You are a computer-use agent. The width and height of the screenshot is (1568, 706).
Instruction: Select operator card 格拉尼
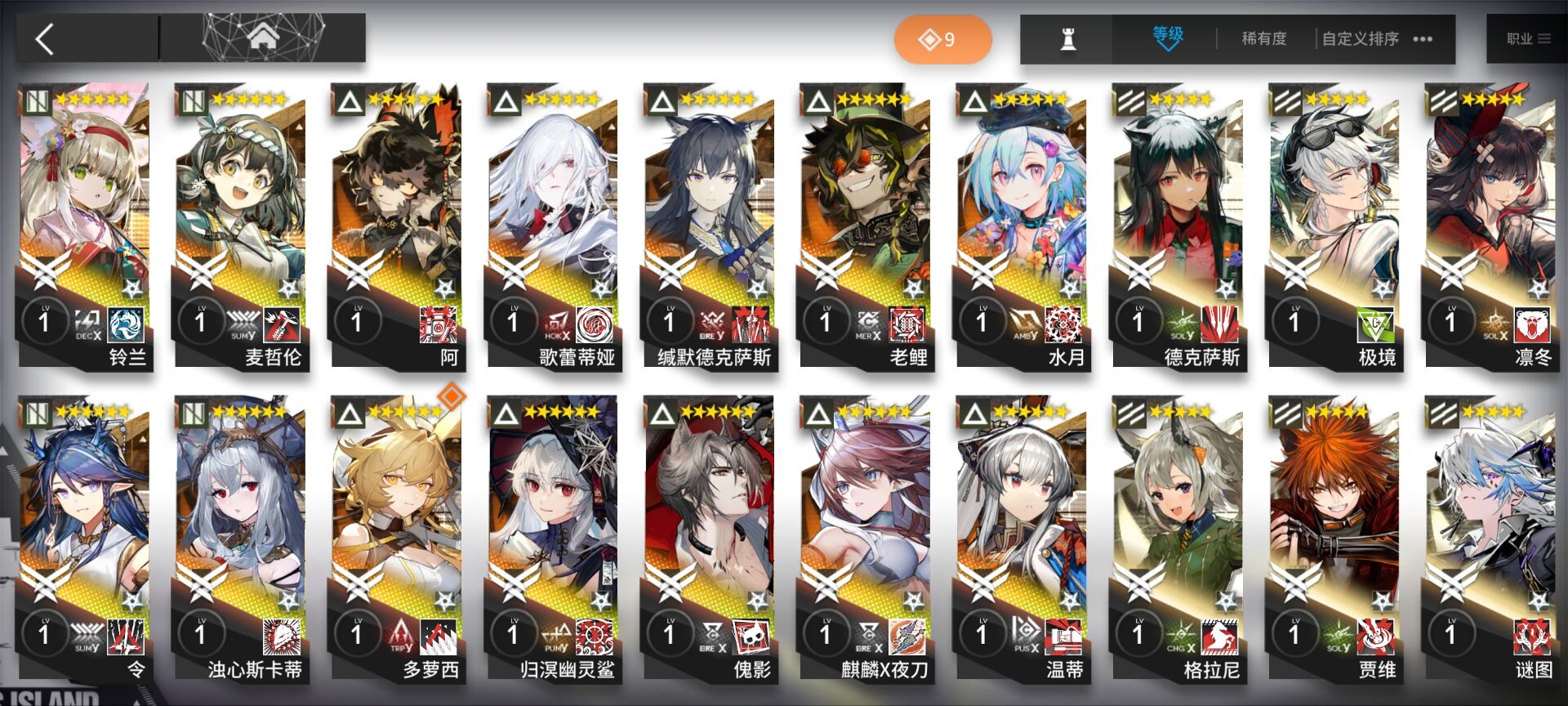[x=1178, y=535]
